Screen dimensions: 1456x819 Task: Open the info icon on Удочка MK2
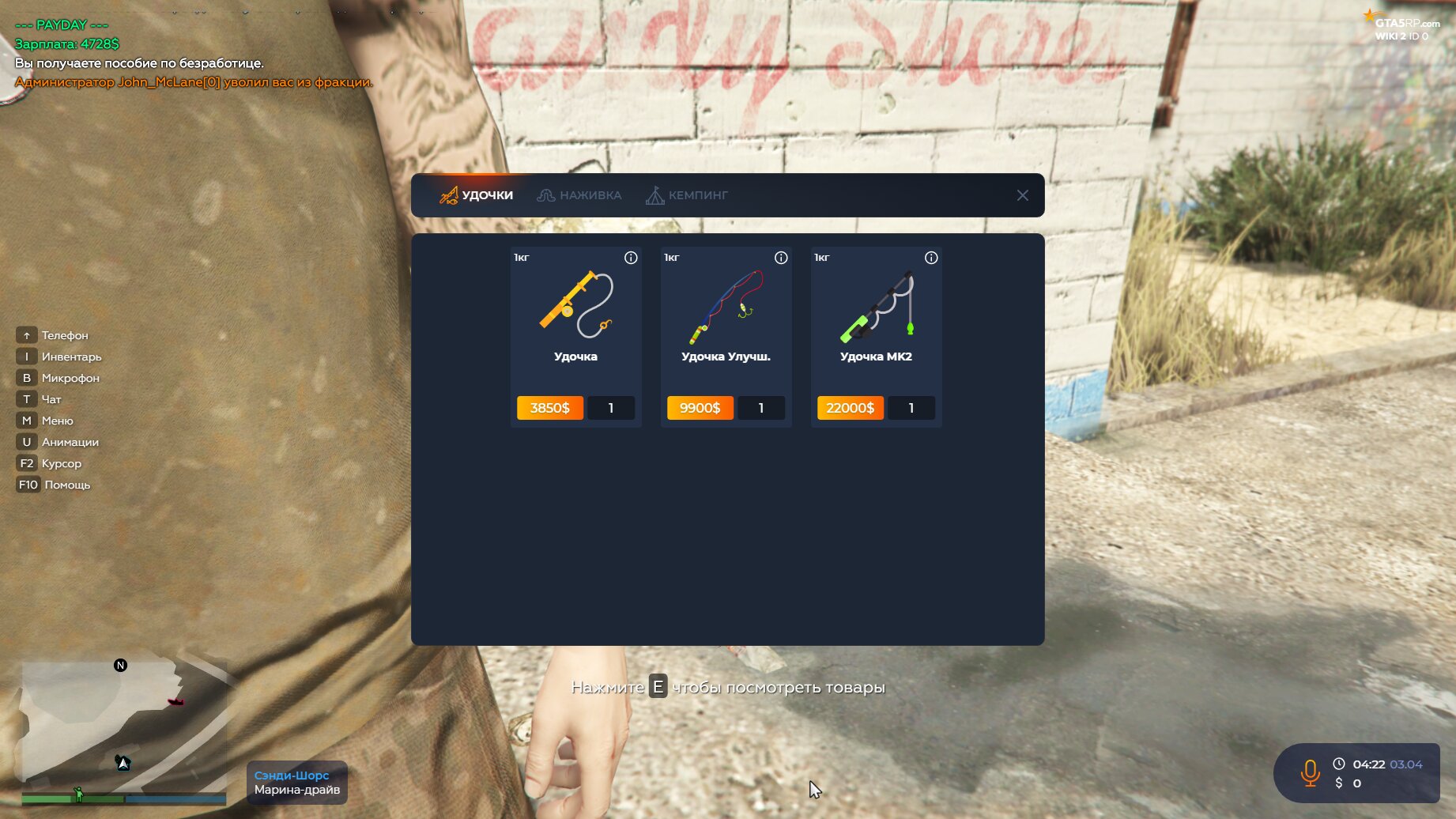coord(931,258)
